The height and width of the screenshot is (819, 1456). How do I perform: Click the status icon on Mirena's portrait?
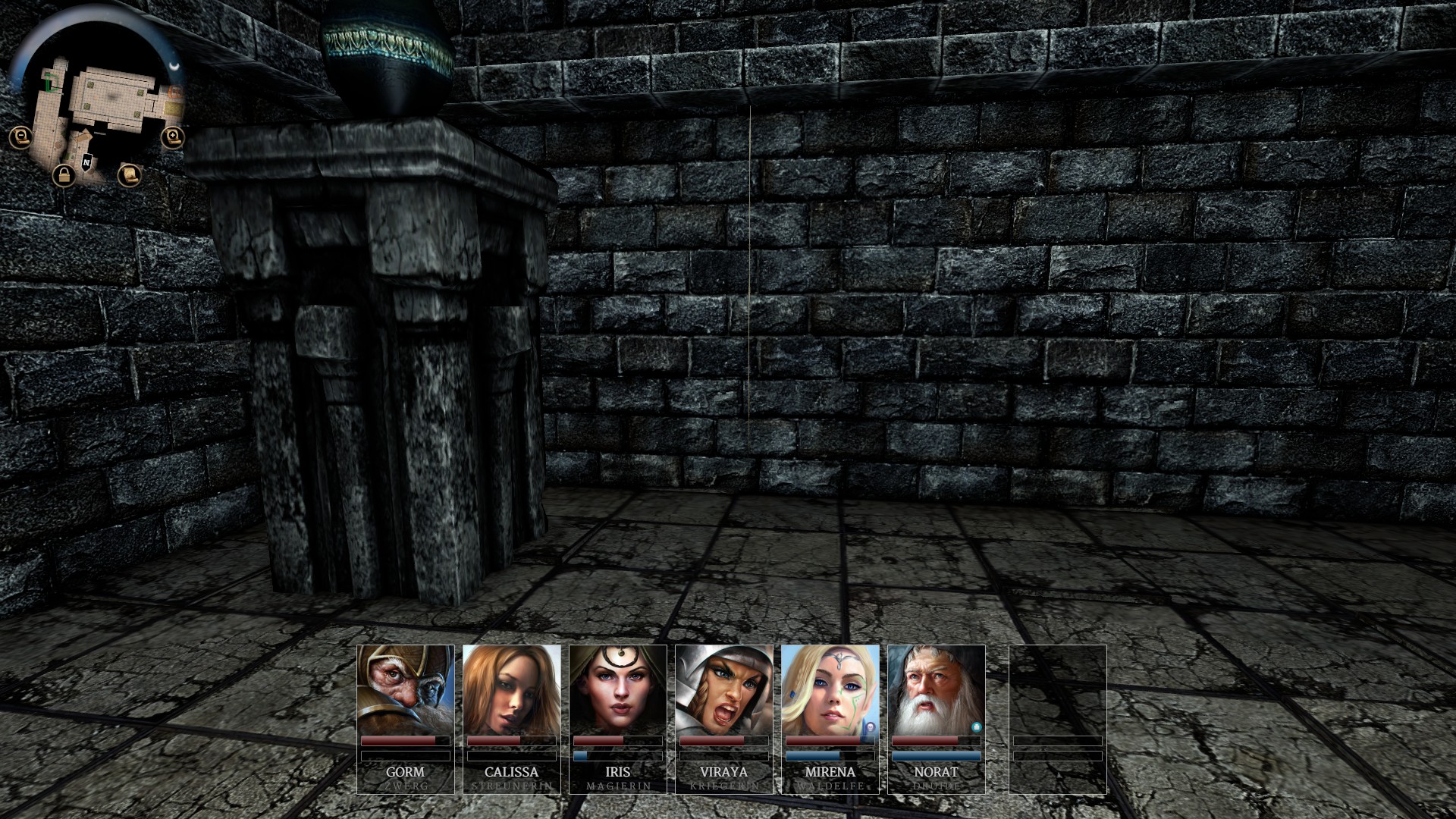[x=871, y=726]
